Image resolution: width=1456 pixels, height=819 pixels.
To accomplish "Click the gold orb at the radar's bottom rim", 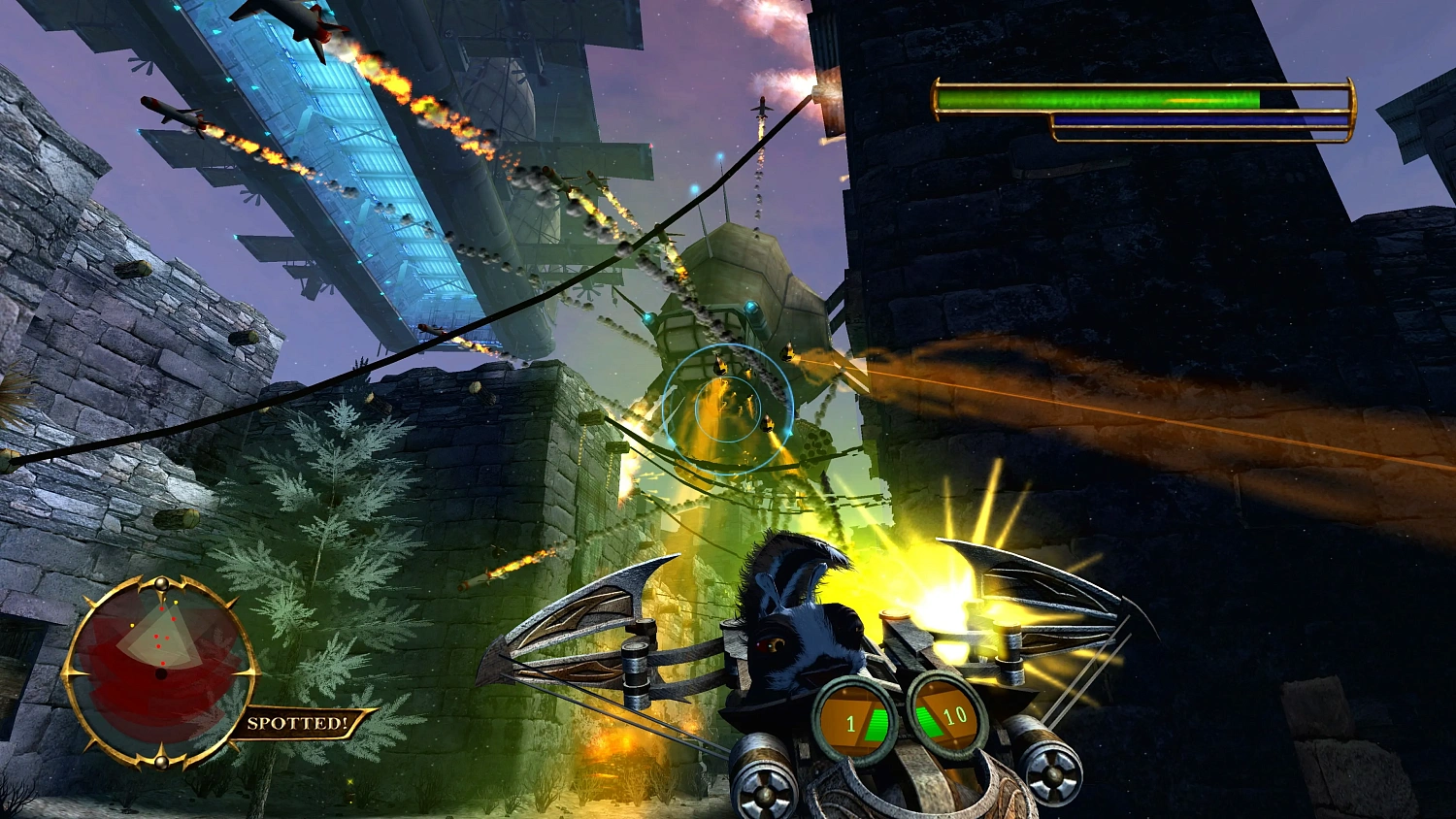I will pos(162,763).
